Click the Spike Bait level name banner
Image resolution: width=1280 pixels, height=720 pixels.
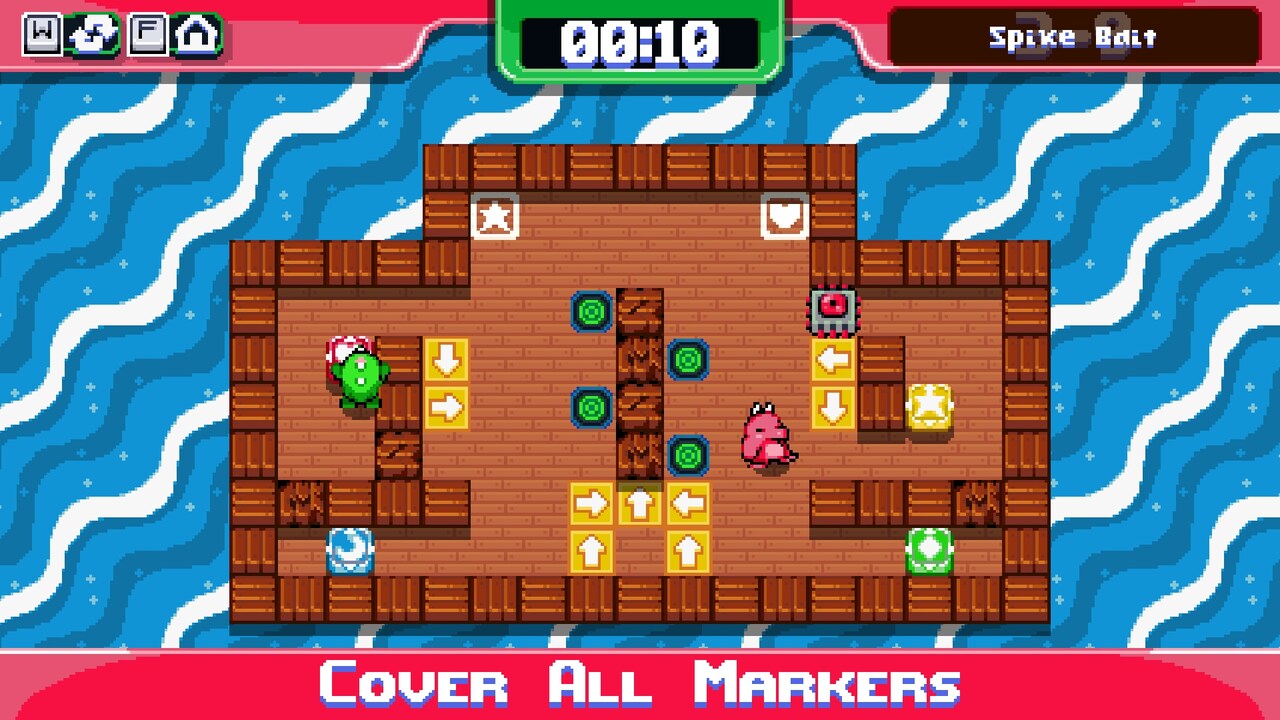1073,37
